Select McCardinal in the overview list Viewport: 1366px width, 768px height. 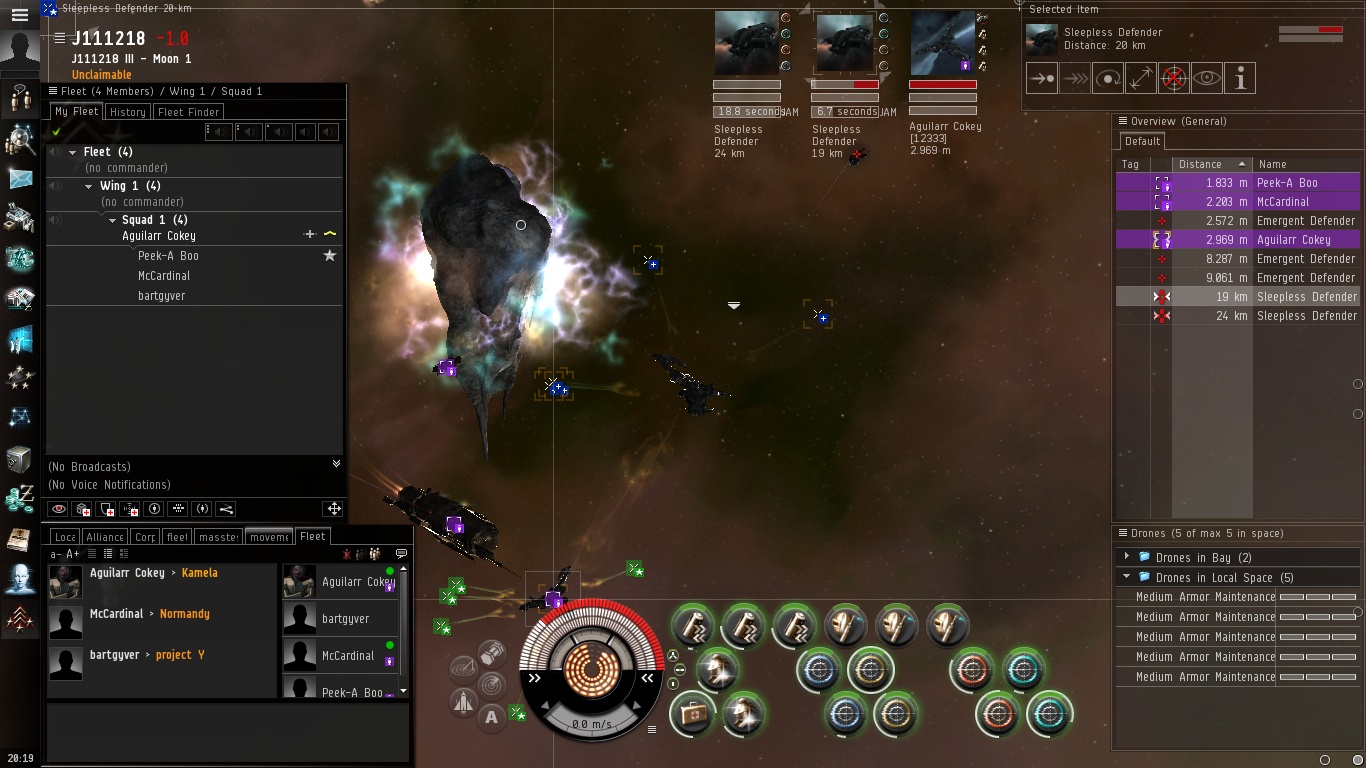tap(1283, 202)
